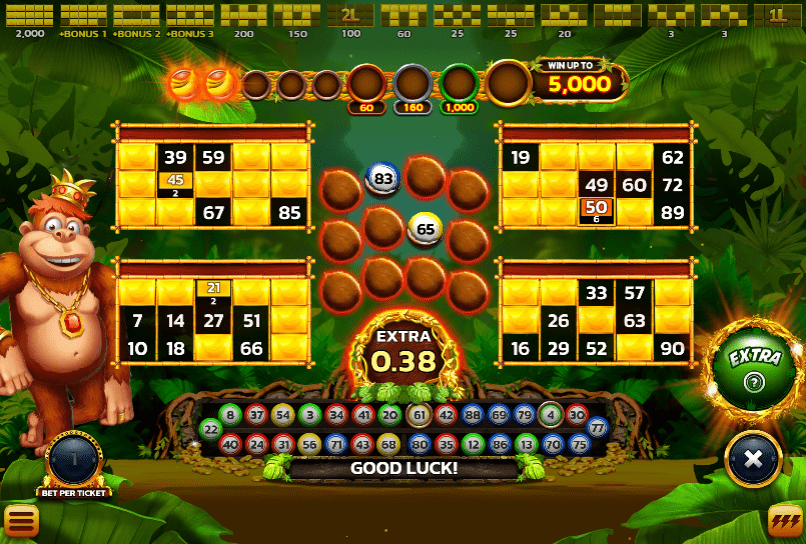This screenshot has width=806, height=544.
Task: Select the 2,000 full-card paytable pattern
Action: click(30, 16)
